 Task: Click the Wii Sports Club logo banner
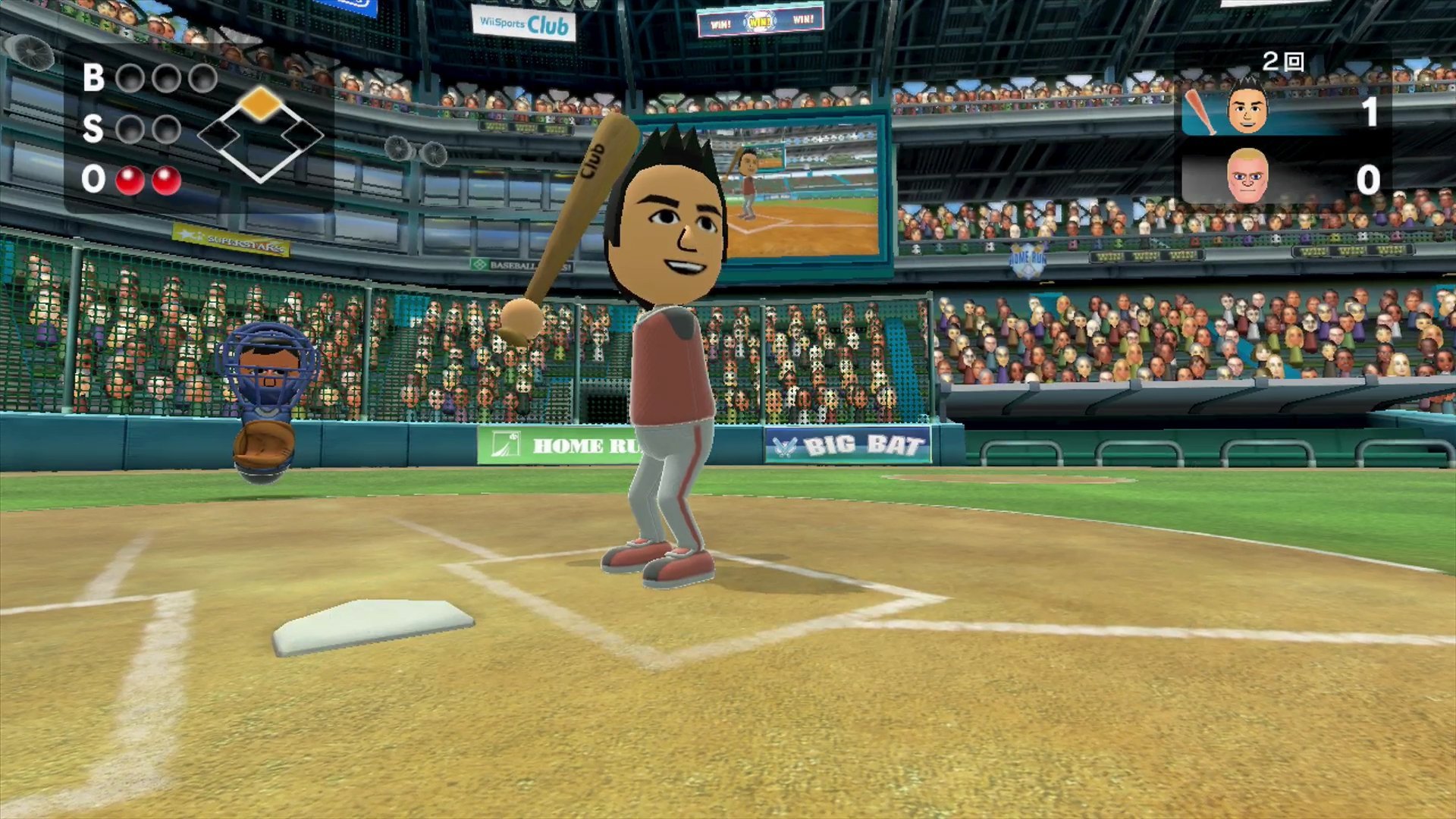coord(523,23)
